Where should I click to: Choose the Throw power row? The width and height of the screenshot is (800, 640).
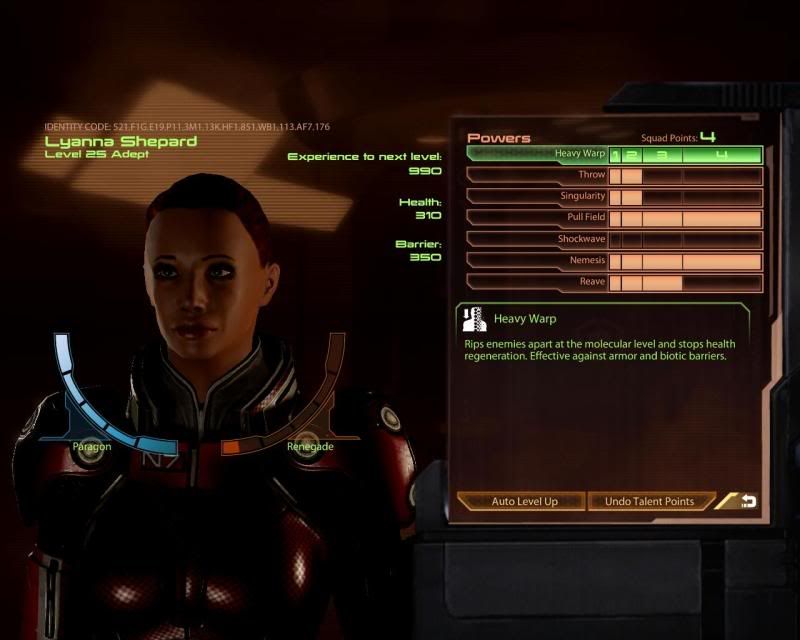[538, 175]
